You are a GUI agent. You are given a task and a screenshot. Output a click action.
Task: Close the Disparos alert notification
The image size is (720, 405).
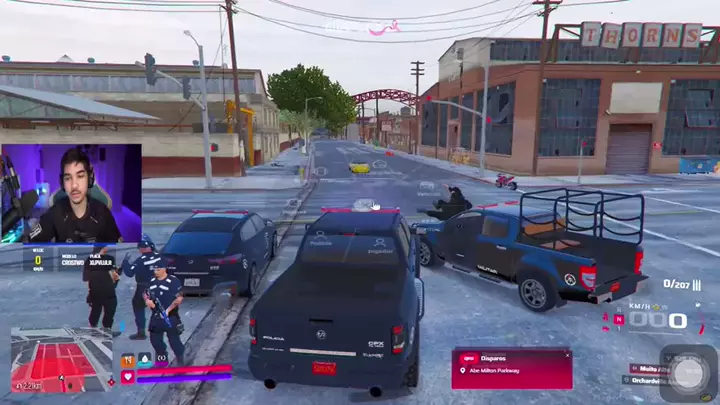pyautogui.click(x=567, y=354)
